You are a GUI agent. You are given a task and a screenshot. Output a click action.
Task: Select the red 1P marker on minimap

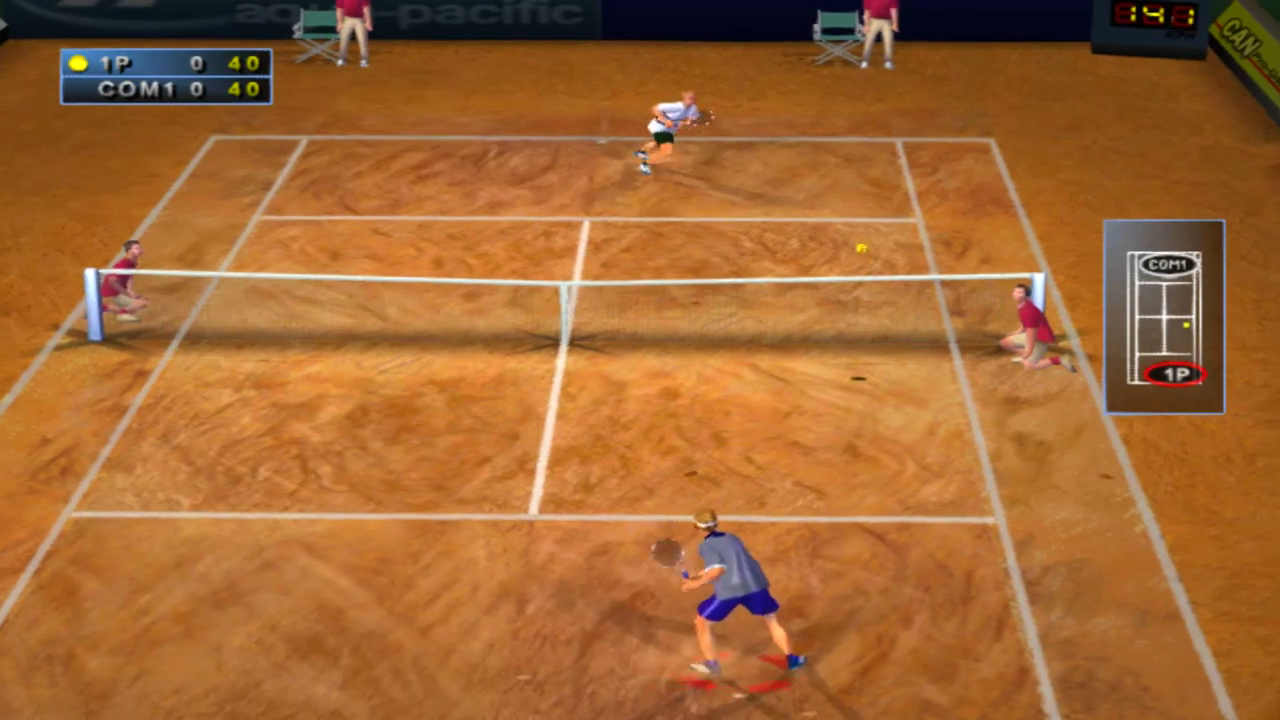[1175, 375]
